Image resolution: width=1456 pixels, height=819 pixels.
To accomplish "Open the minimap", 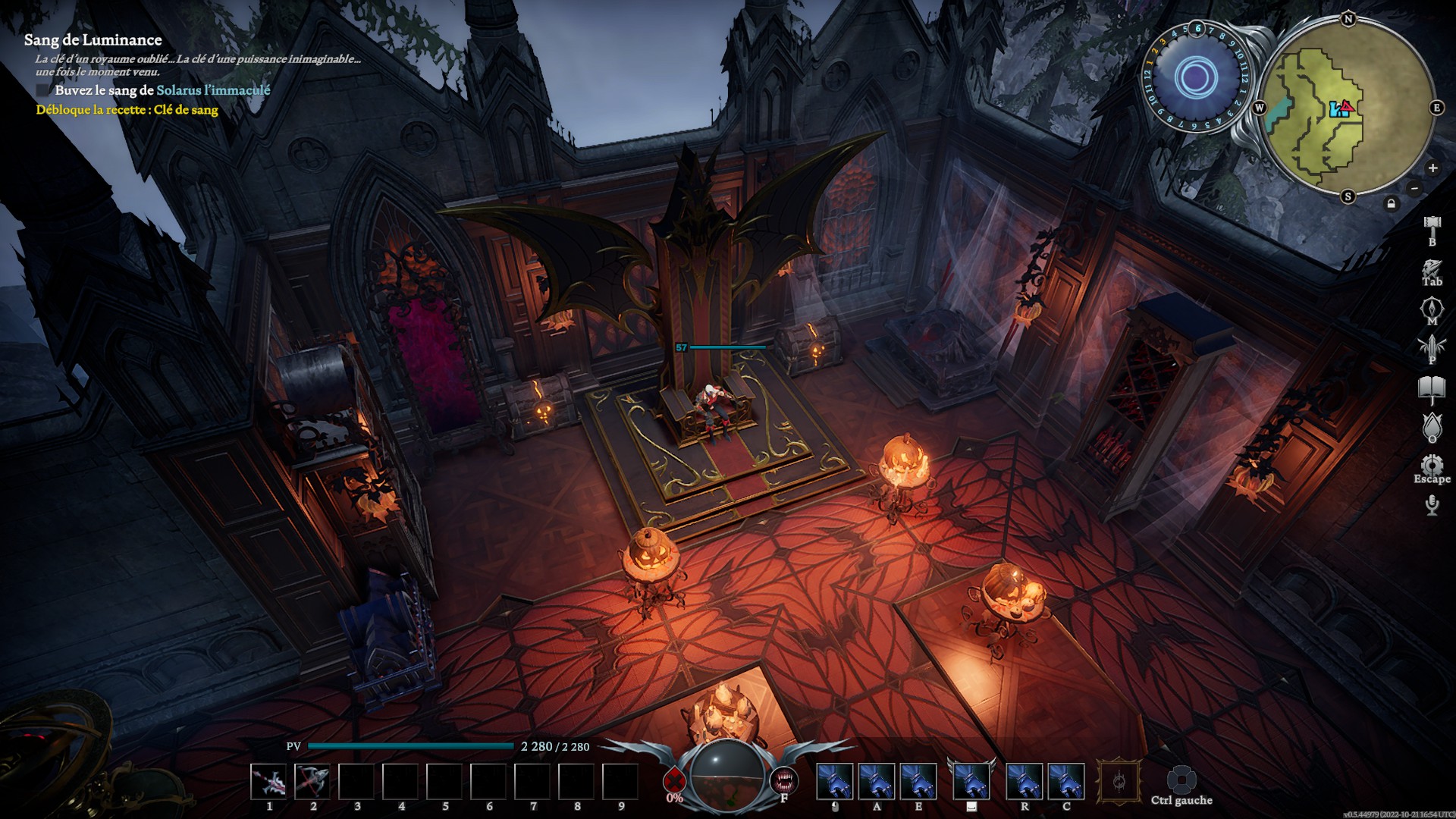I will tap(1347, 108).
